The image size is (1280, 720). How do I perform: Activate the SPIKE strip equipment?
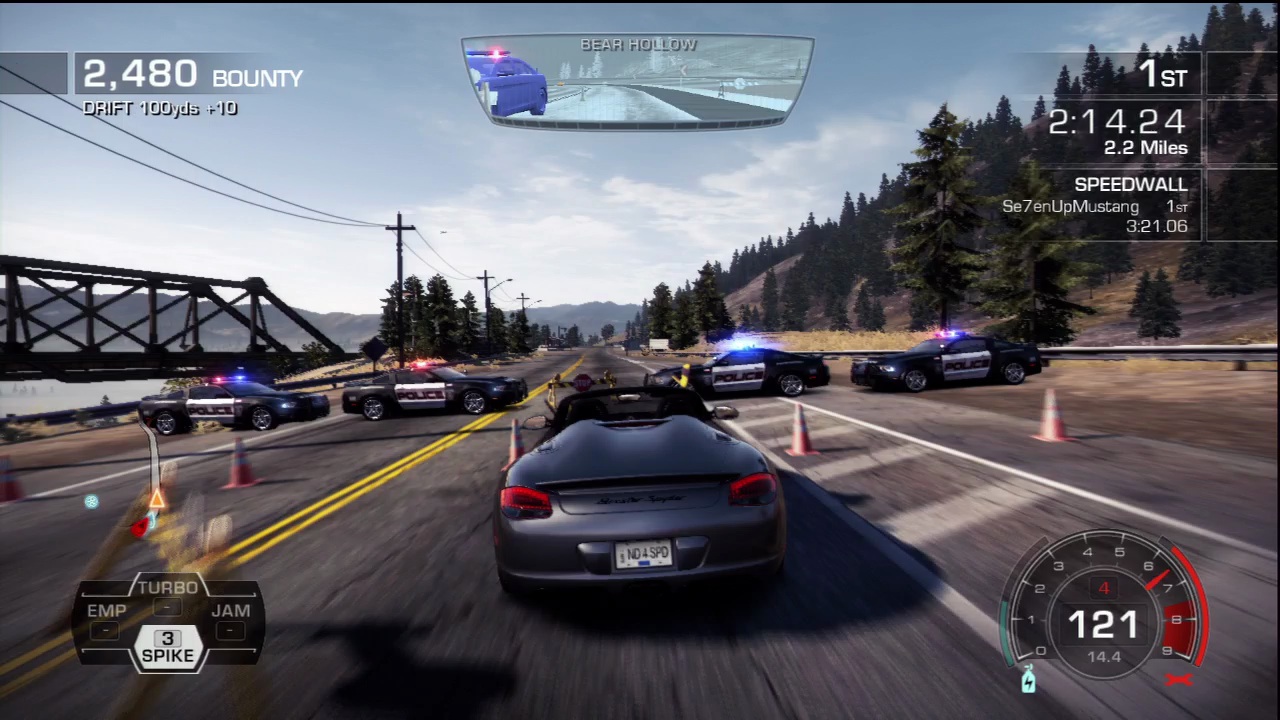coord(167,655)
